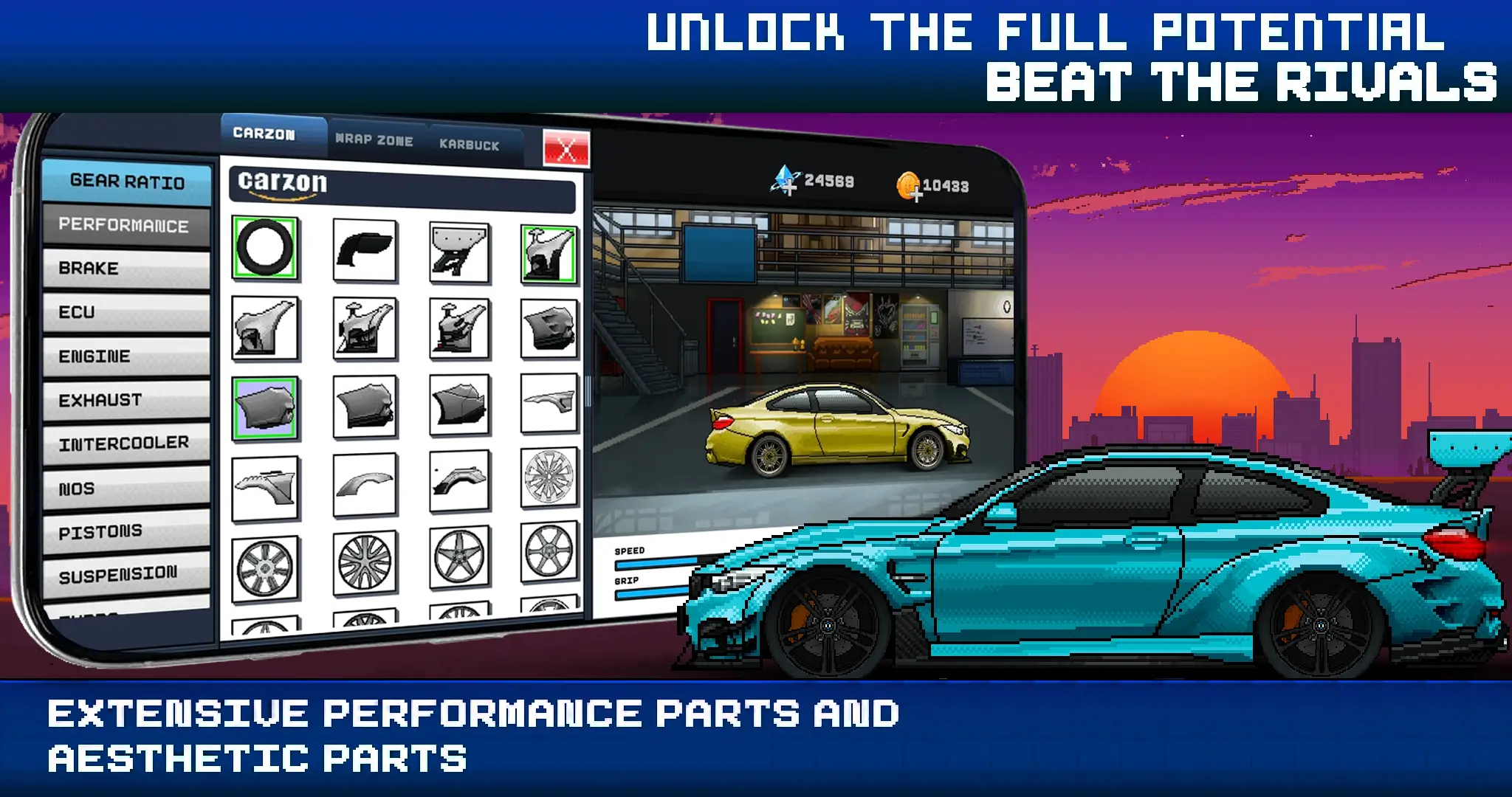The width and height of the screenshot is (1512, 797).
Task: Open the Suspension category
Action: pyautogui.click(x=124, y=572)
